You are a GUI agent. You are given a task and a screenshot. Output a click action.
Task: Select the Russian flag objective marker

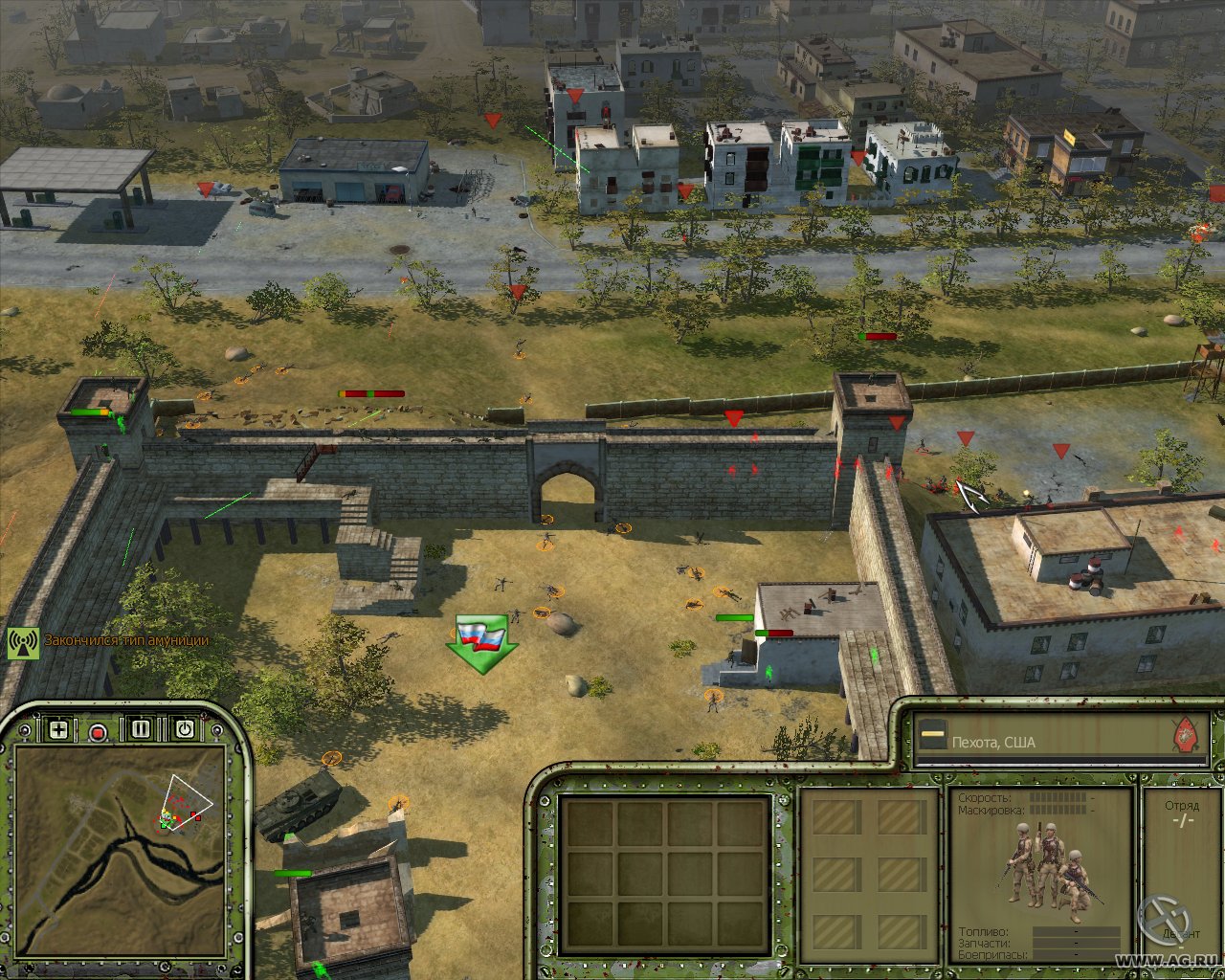click(481, 641)
